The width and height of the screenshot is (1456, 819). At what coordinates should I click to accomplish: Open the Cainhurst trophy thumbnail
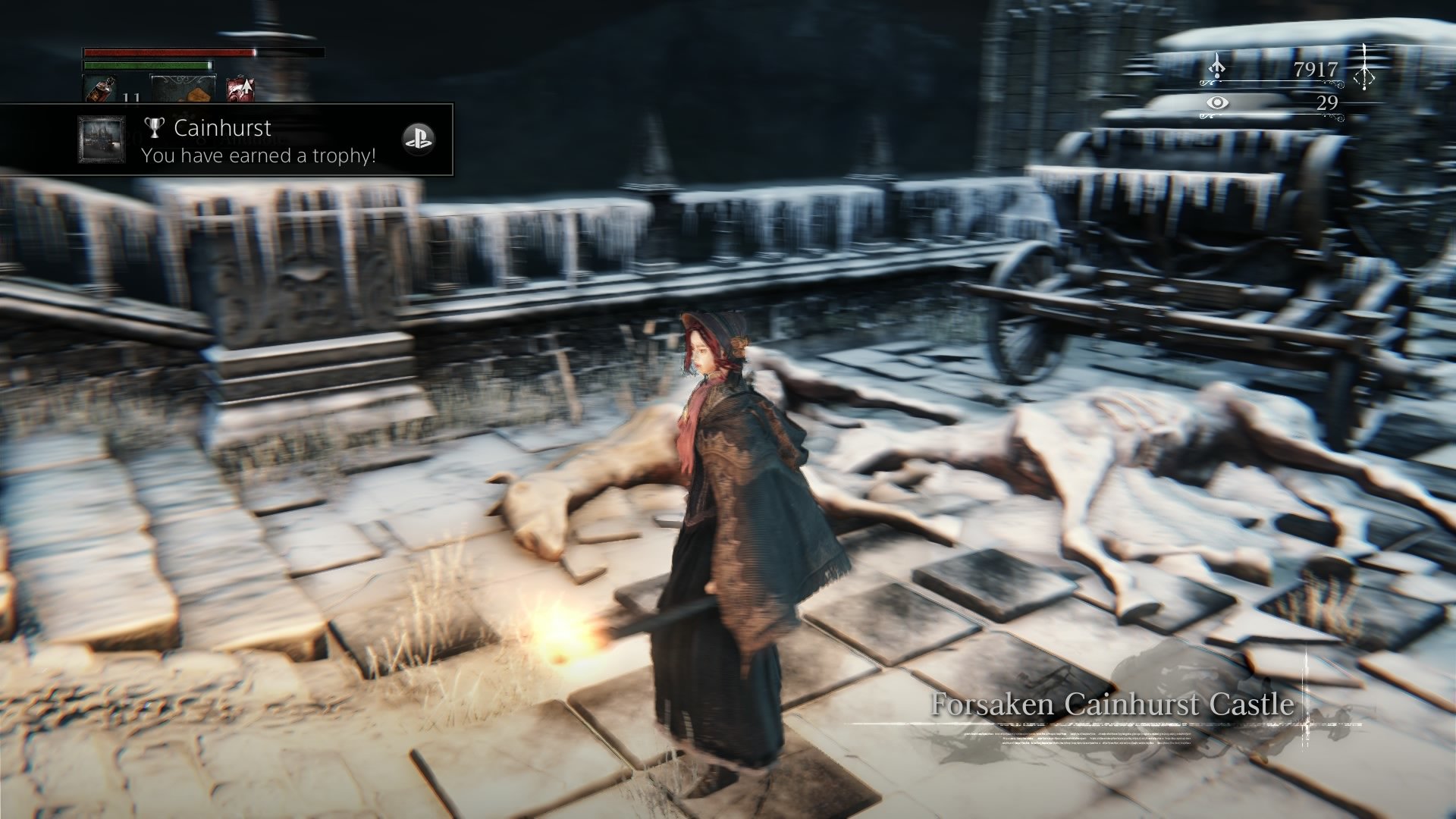102,140
